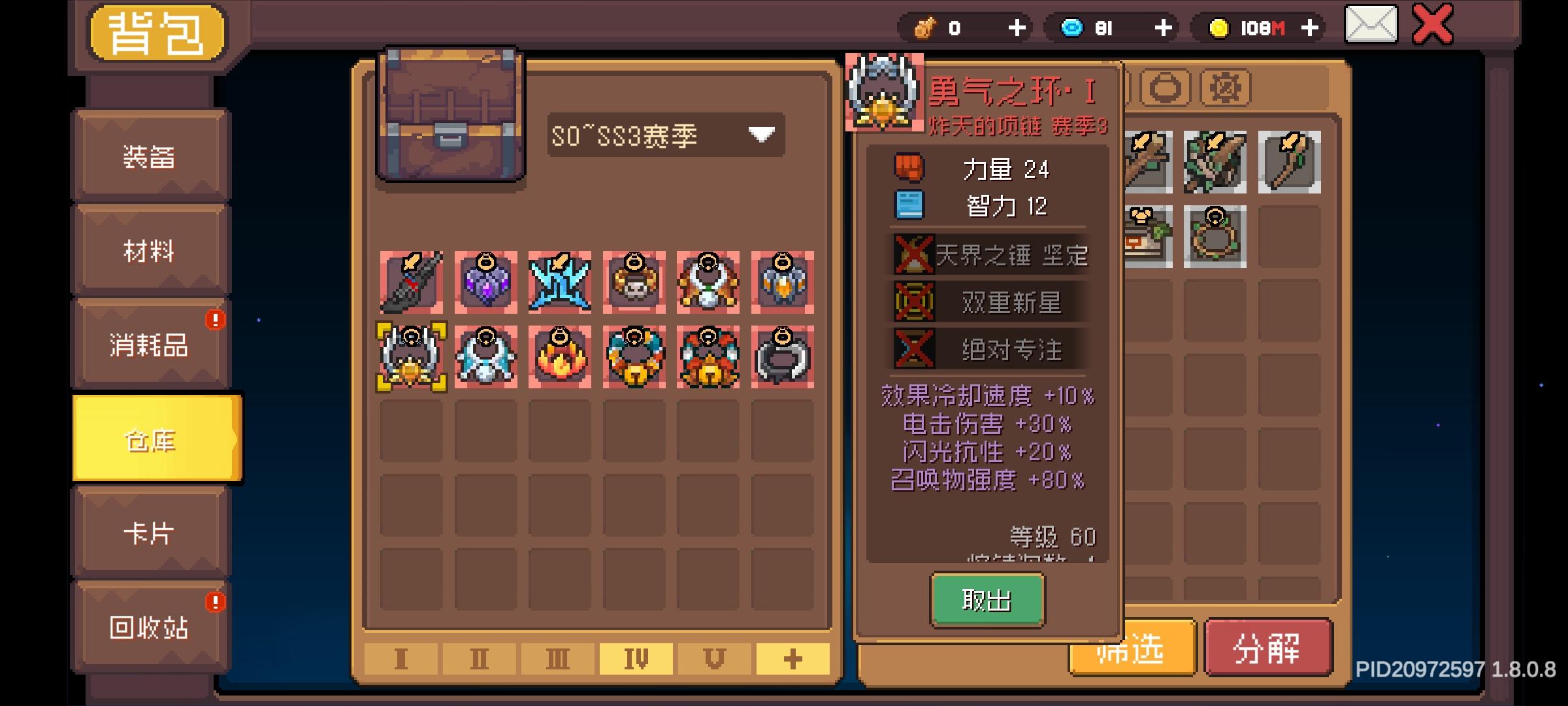Select the flaming necklace in the warehouse grid
This screenshot has height=706, width=1568.
coord(559,356)
